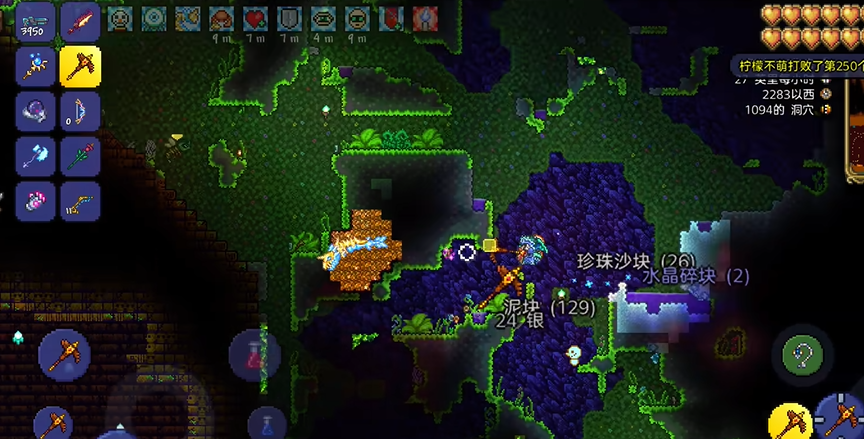
Task: Select the green thorn staff slot
Action: click(x=80, y=156)
